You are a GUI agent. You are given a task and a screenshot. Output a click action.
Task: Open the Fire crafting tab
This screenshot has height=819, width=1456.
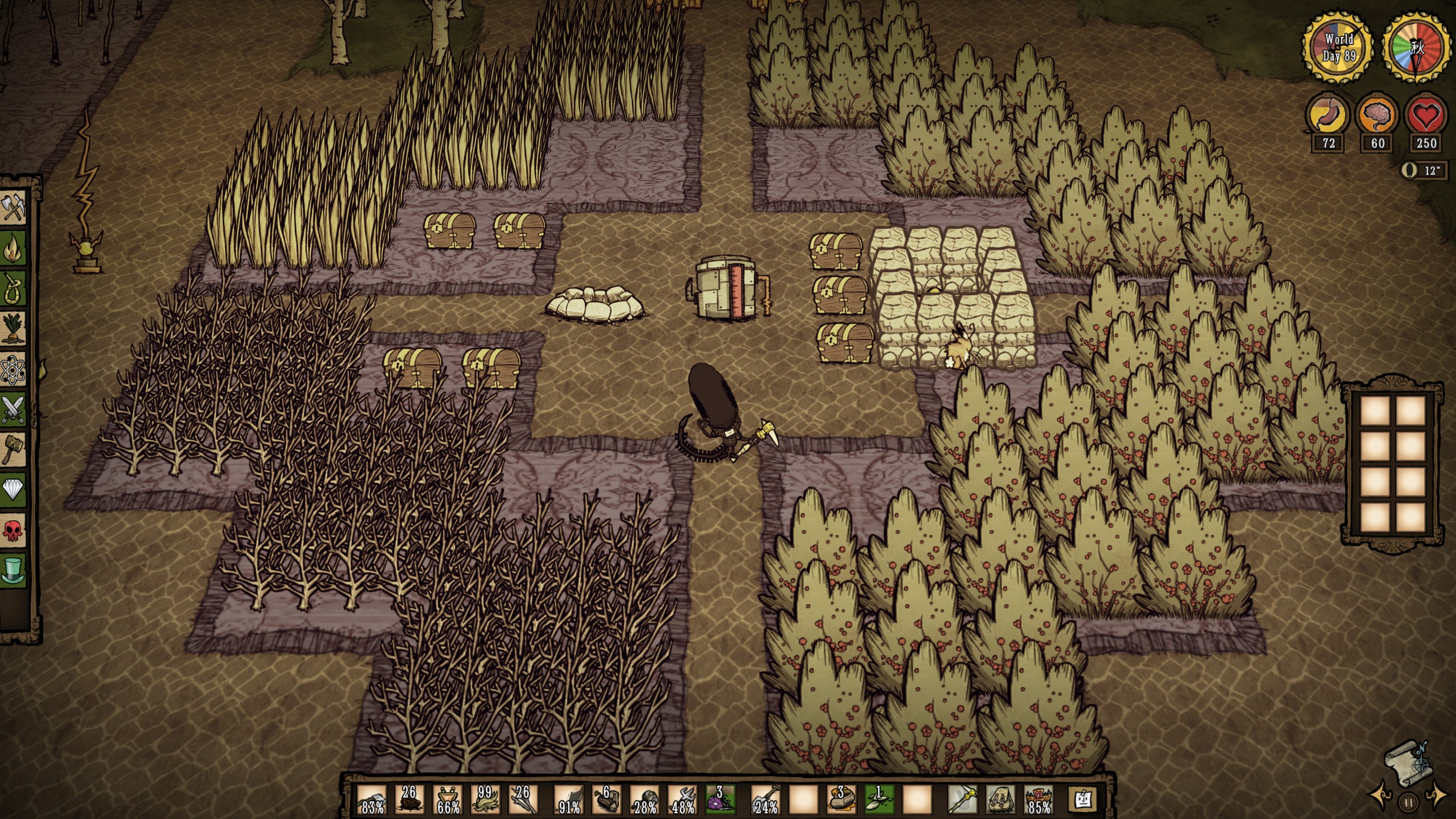14,248
